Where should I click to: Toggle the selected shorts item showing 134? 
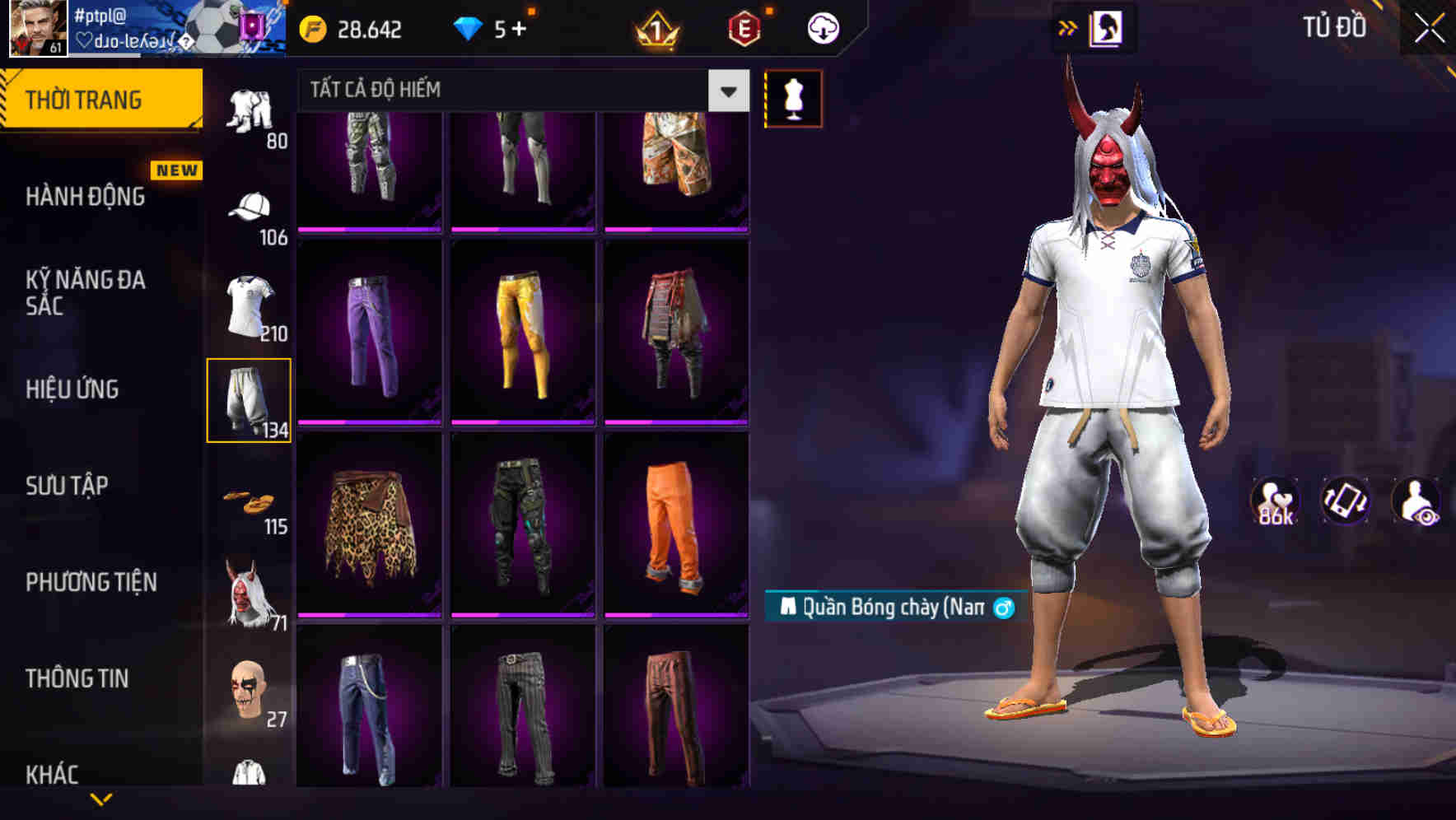[250, 398]
